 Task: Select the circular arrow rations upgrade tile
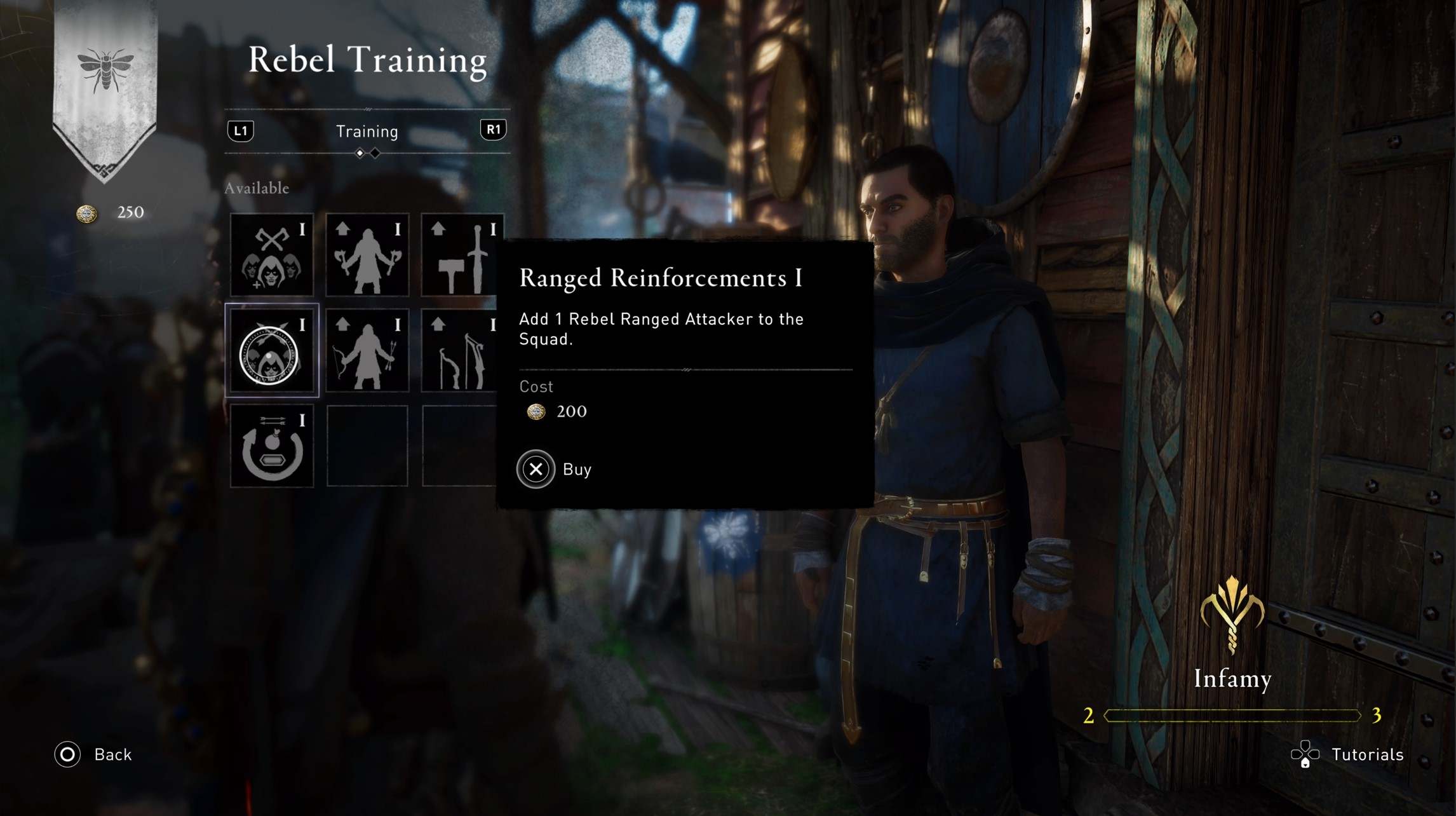click(x=272, y=446)
